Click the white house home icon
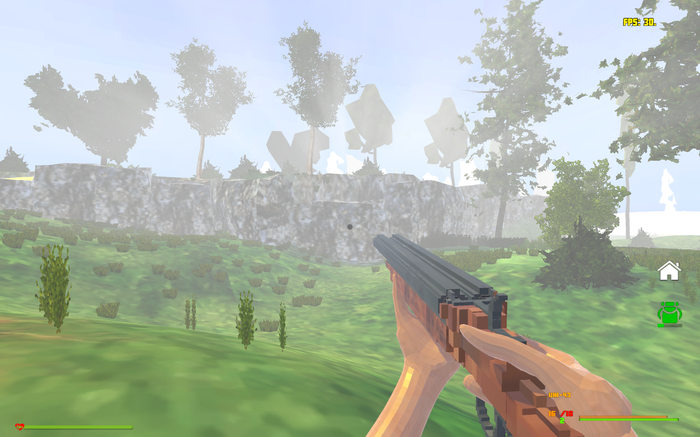The height and width of the screenshot is (437, 700). click(669, 270)
